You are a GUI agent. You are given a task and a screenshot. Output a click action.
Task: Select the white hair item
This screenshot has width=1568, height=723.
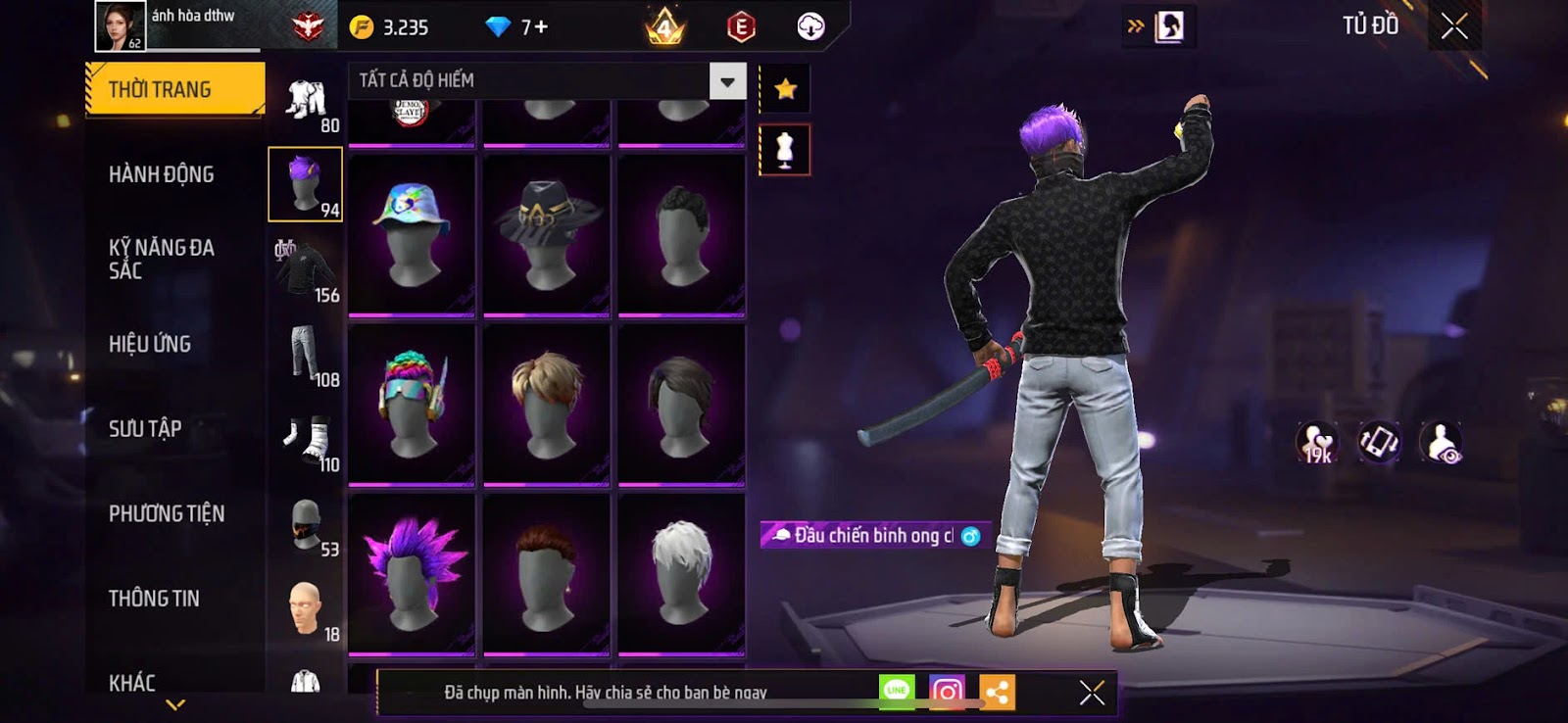(681, 574)
